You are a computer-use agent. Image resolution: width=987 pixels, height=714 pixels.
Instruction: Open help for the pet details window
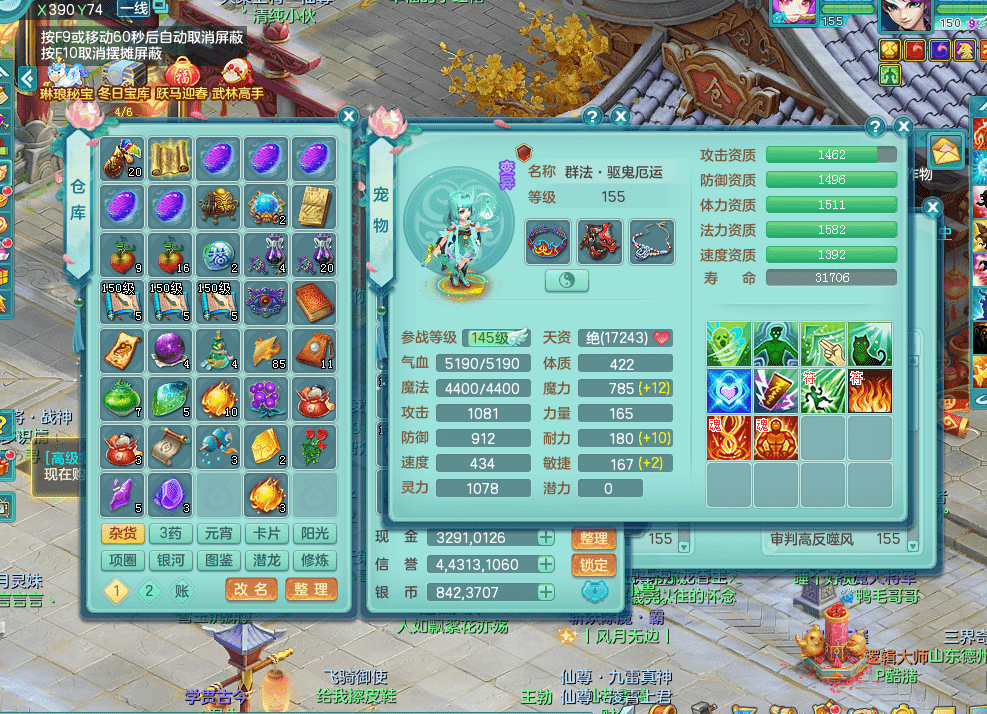coord(875,127)
